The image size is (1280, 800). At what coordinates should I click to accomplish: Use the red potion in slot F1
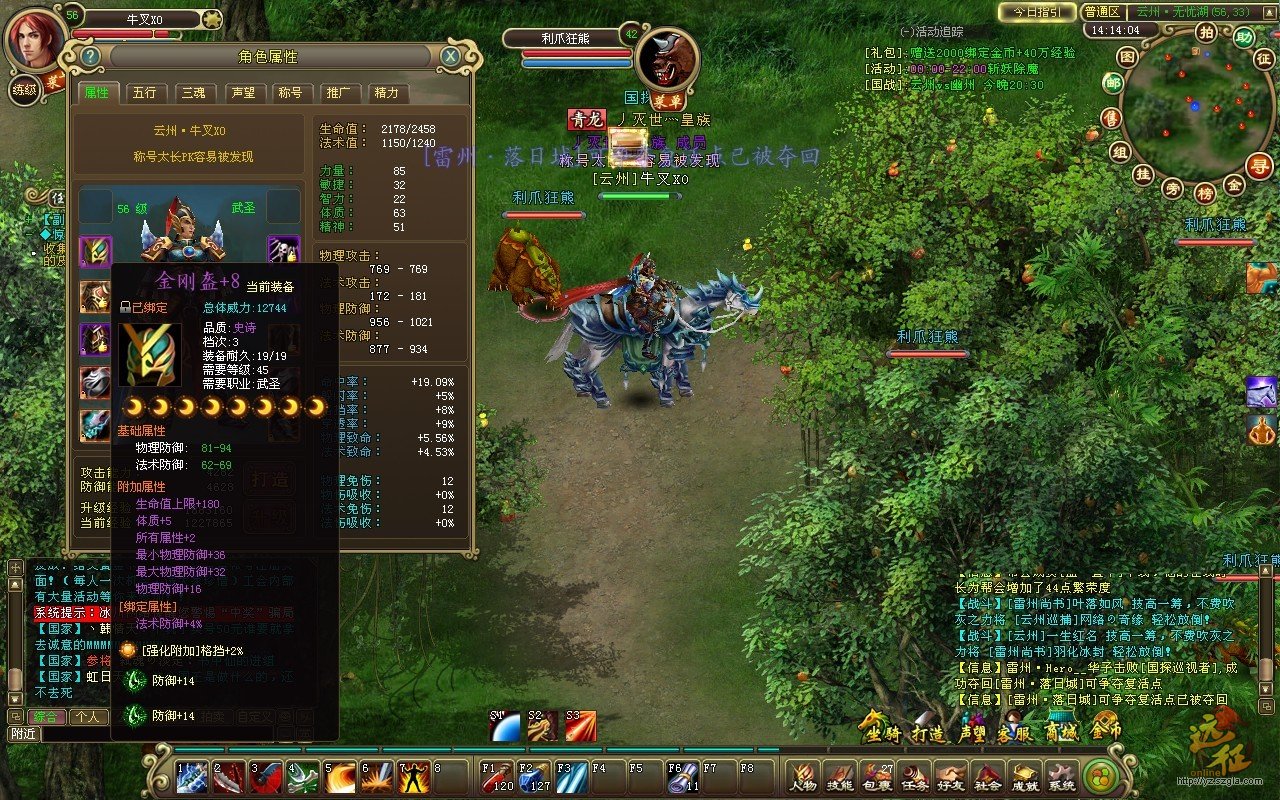(497, 777)
